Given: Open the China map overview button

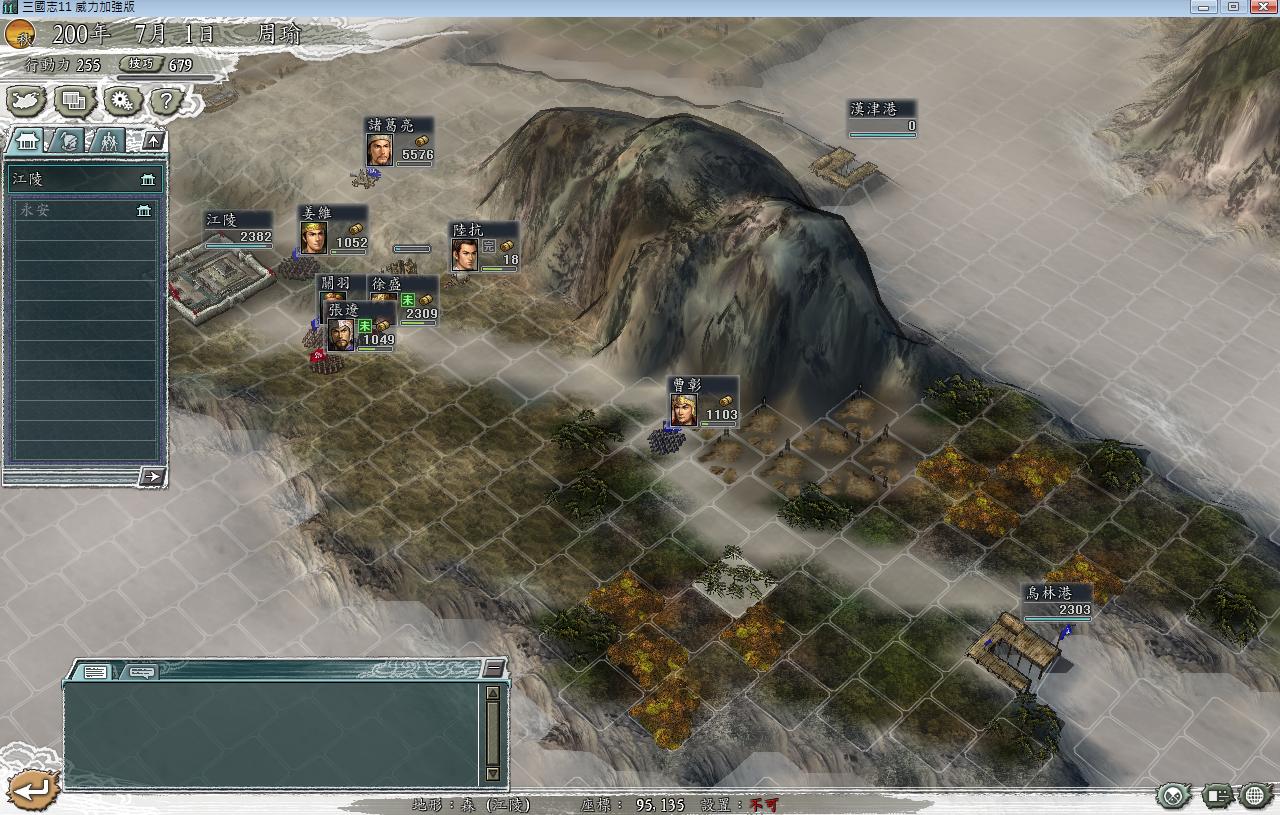Looking at the screenshot, I should pyautogui.click(x=27, y=100).
